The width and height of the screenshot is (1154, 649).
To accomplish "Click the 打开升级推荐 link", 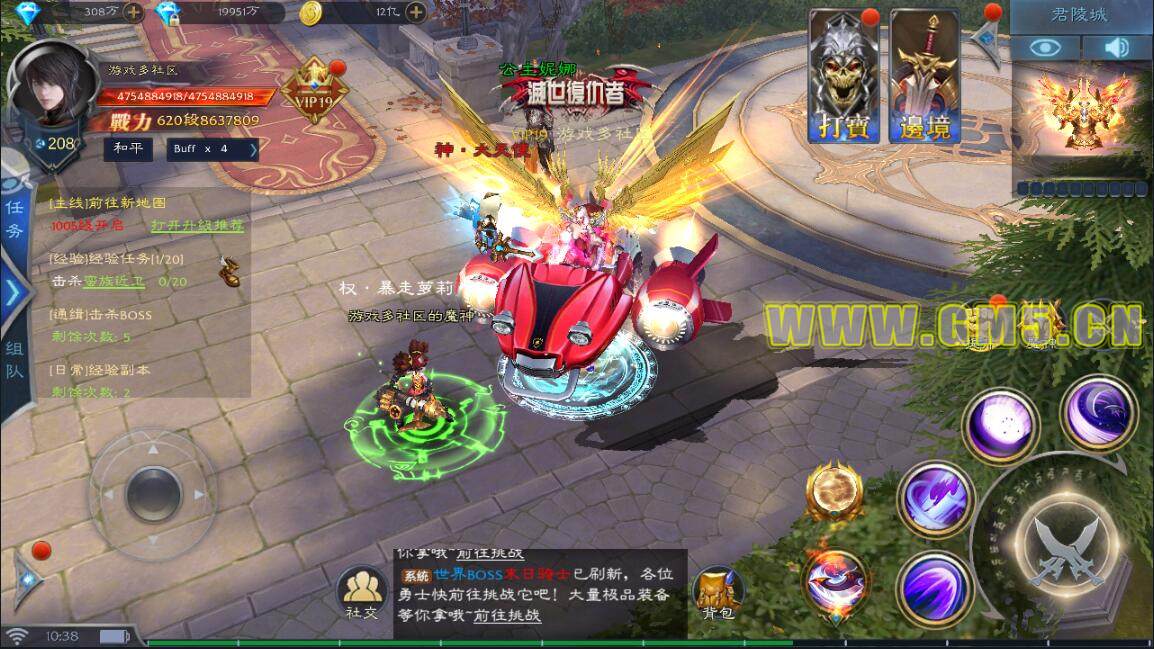I will click(x=197, y=226).
